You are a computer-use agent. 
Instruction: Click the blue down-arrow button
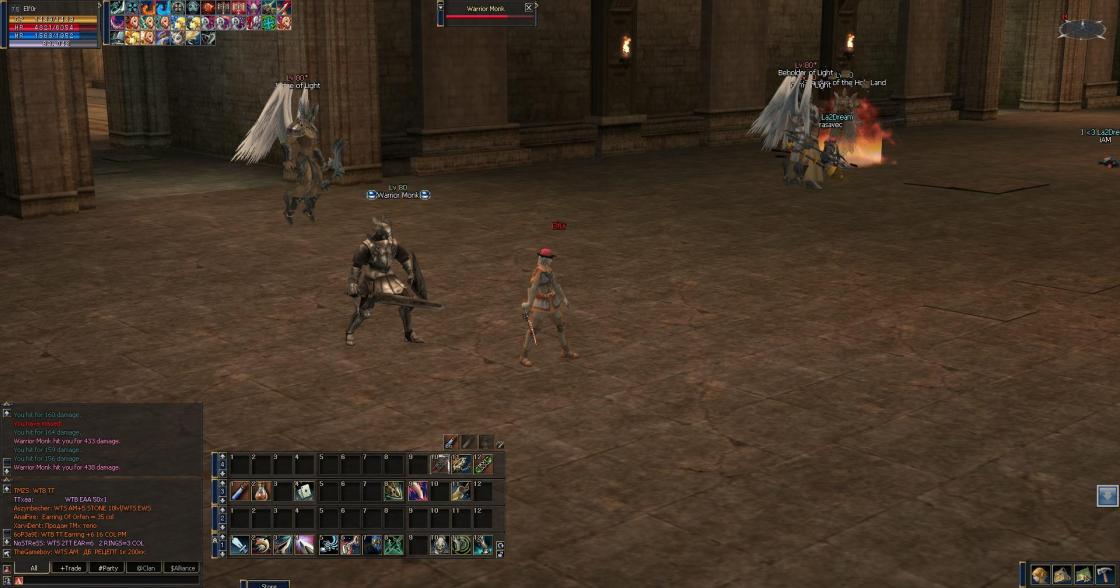[1107, 496]
